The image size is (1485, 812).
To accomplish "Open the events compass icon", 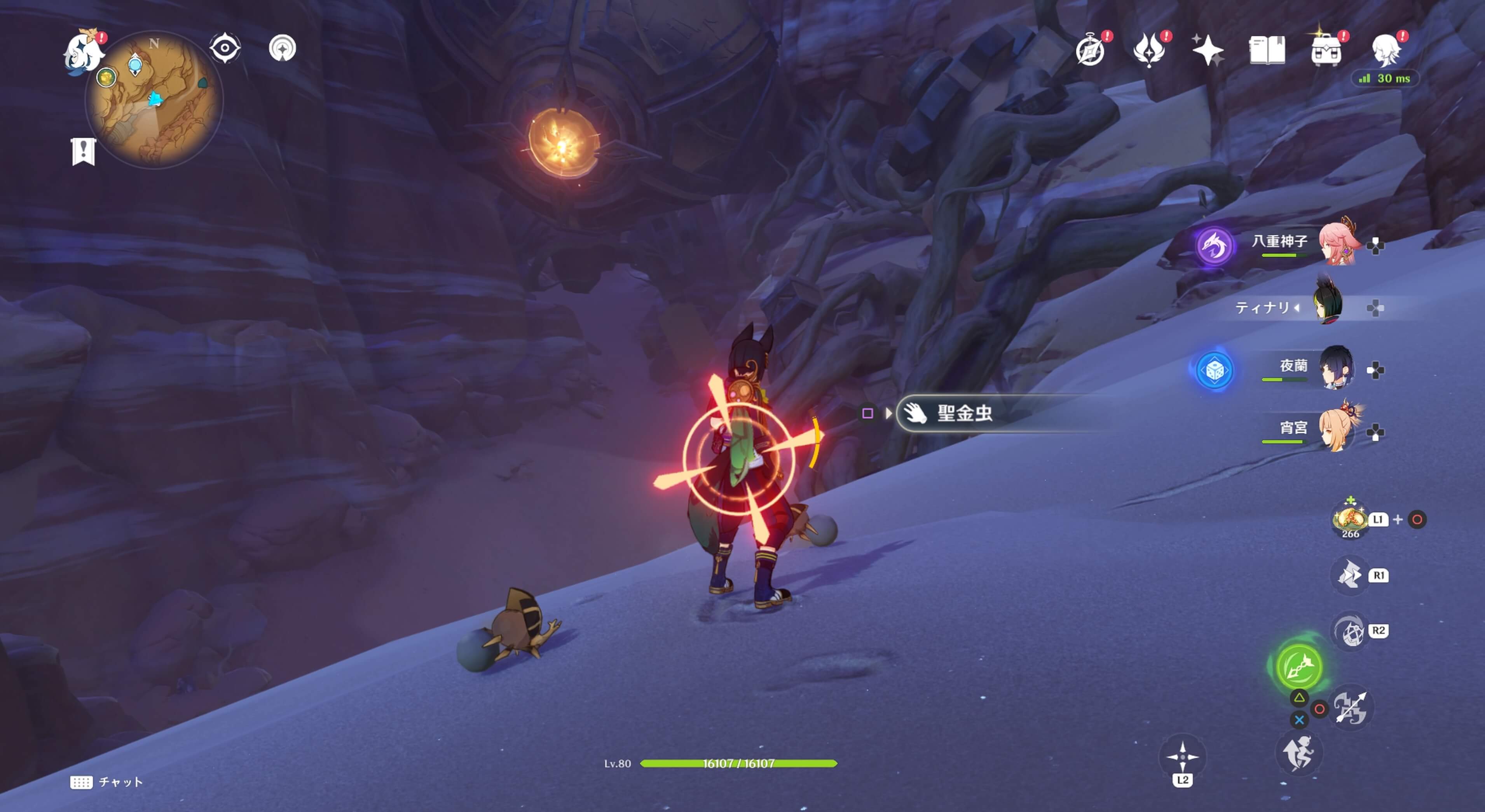I will (x=1090, y=50).
